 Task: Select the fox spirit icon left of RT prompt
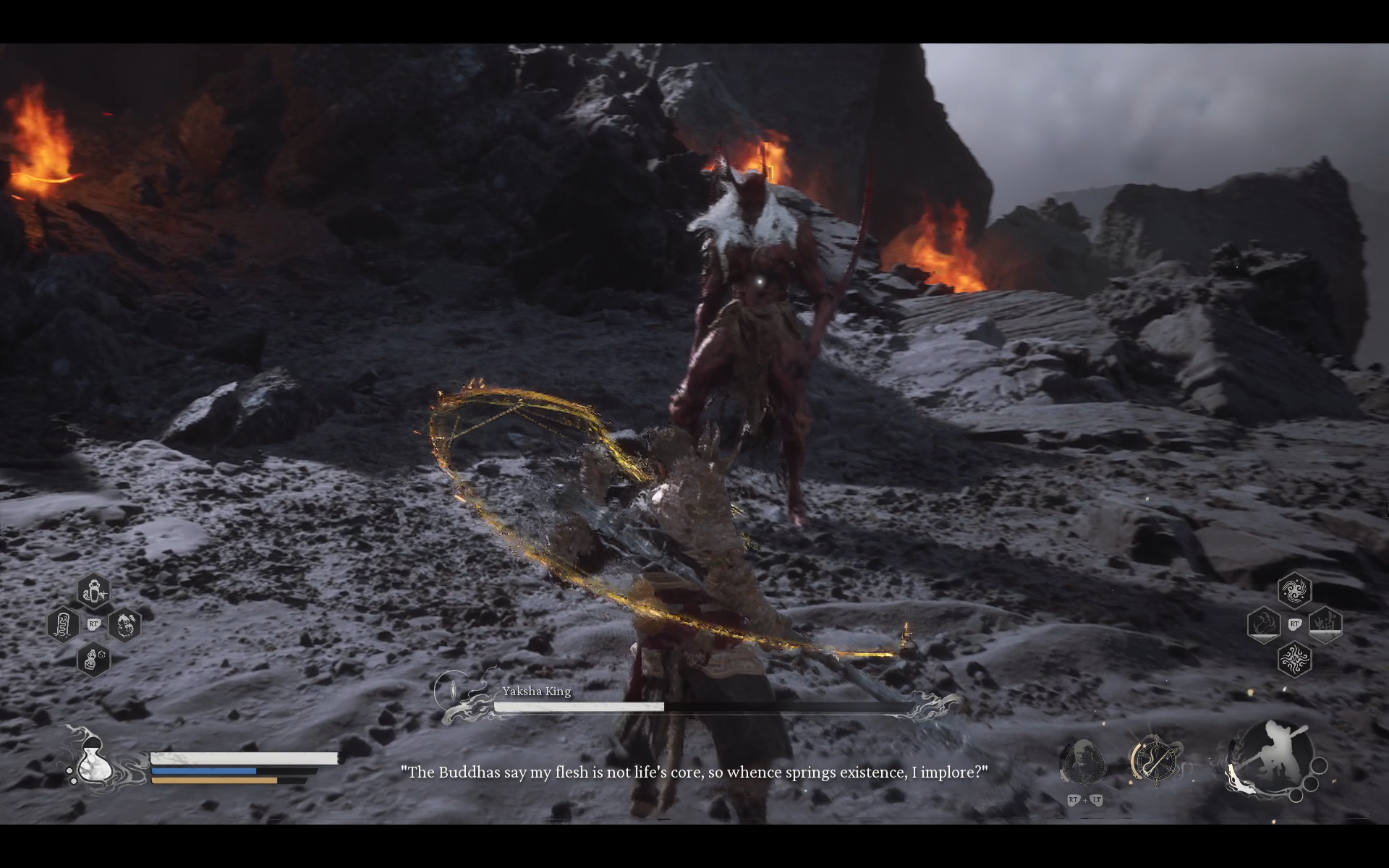pyautogui.click(x=1265, y=624)
